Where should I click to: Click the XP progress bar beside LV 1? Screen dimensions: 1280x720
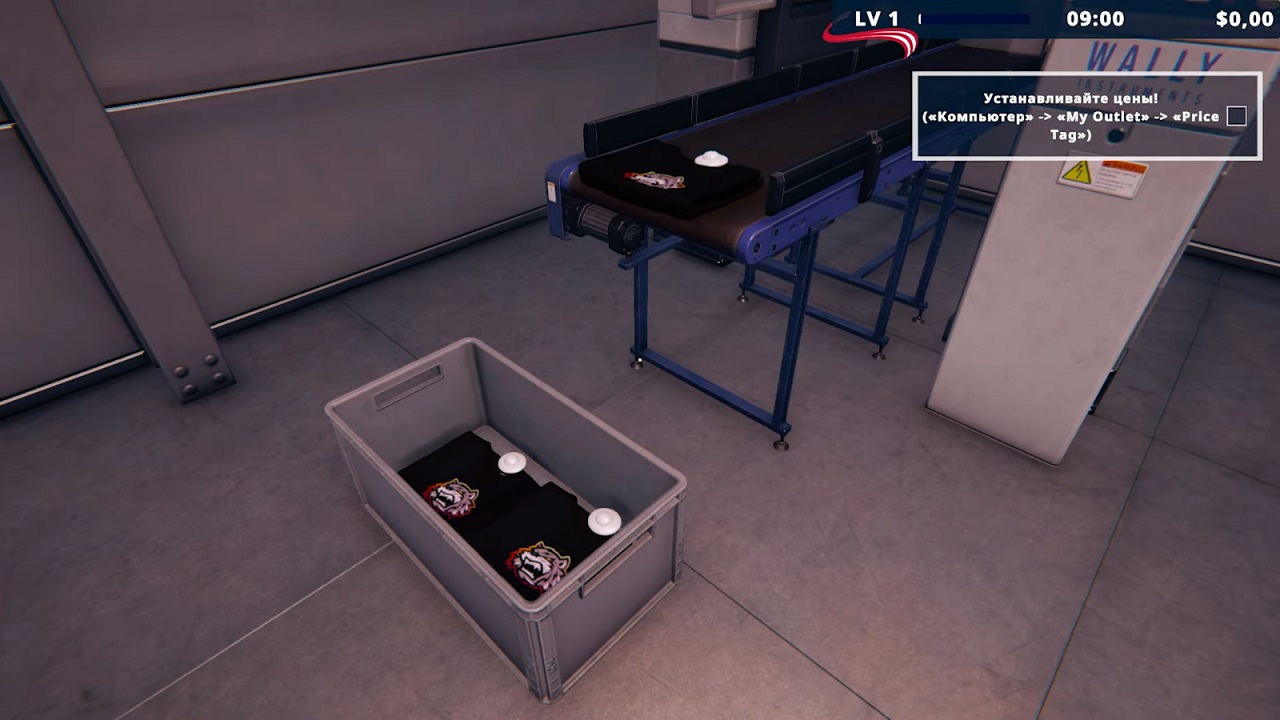[975, 17]
